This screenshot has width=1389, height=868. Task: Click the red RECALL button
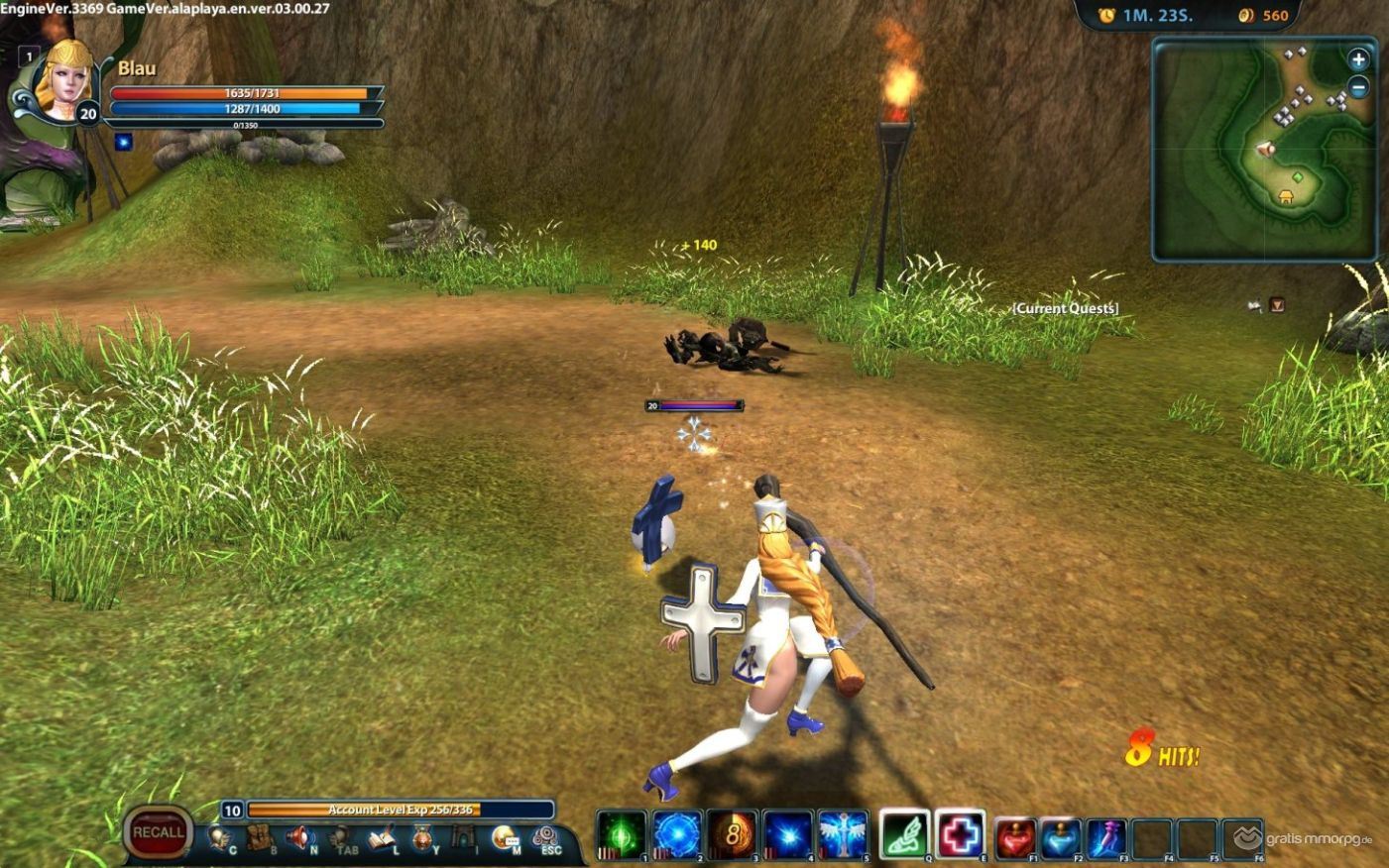158,832
